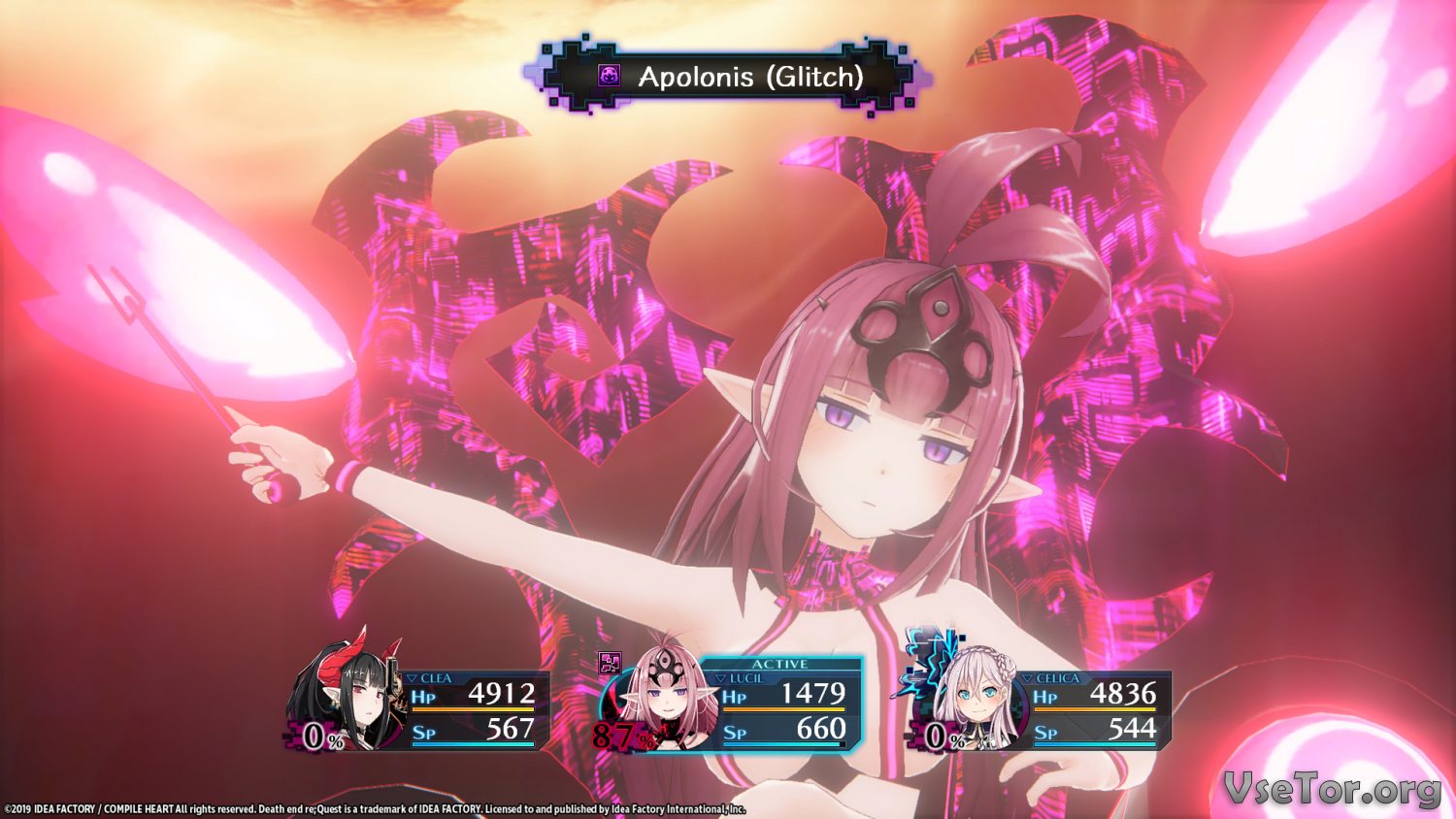Click the purple status icon above Lucil's portrait

[610, 664]
